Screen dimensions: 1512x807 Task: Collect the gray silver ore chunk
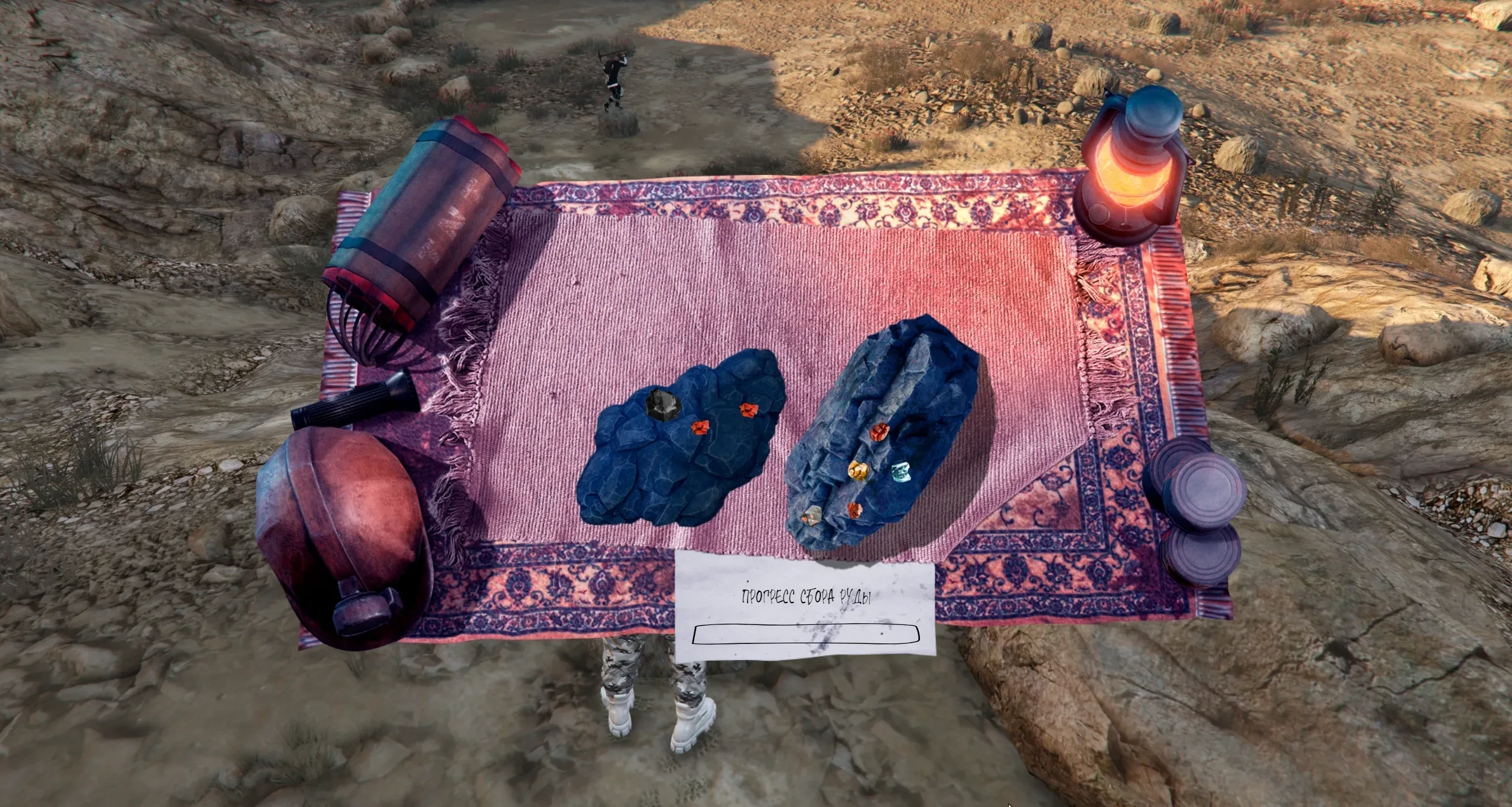point(810,516)
